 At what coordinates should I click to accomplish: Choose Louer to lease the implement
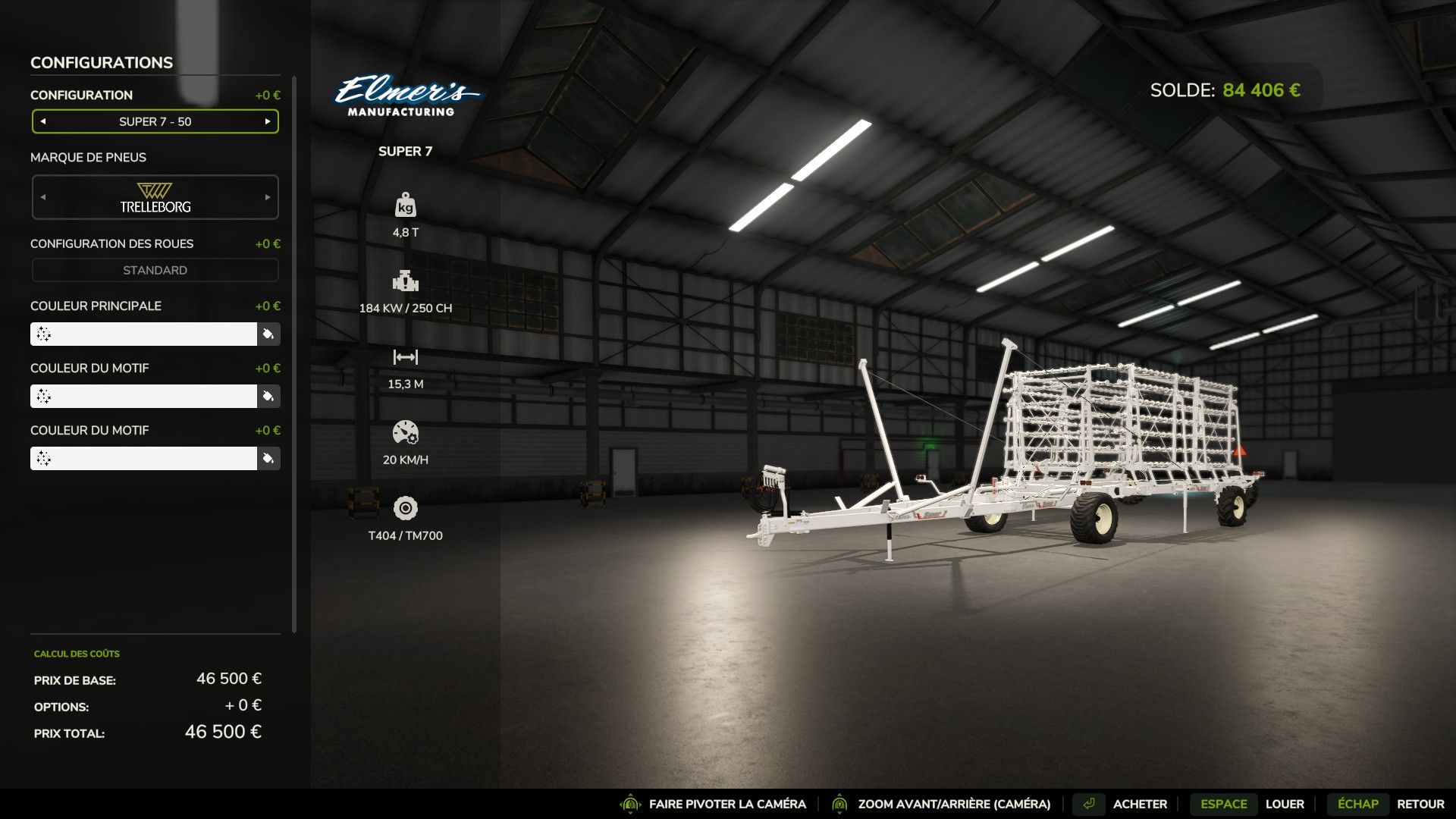(1284, 804)
